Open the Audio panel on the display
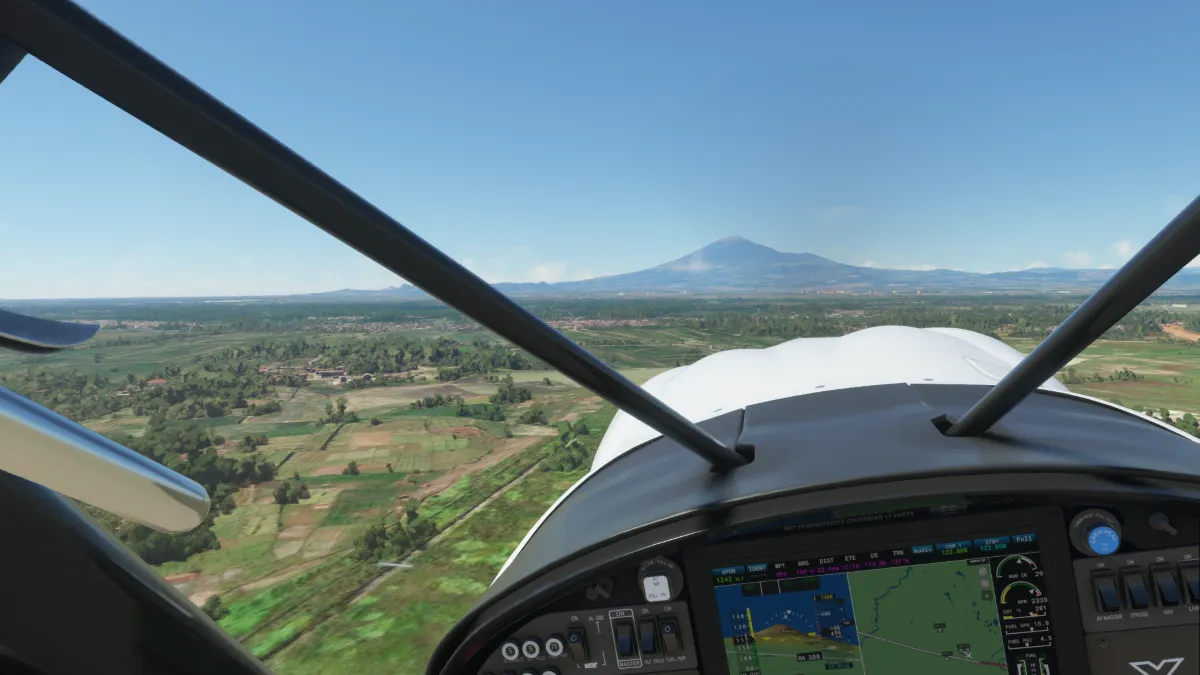 [922, 549]
